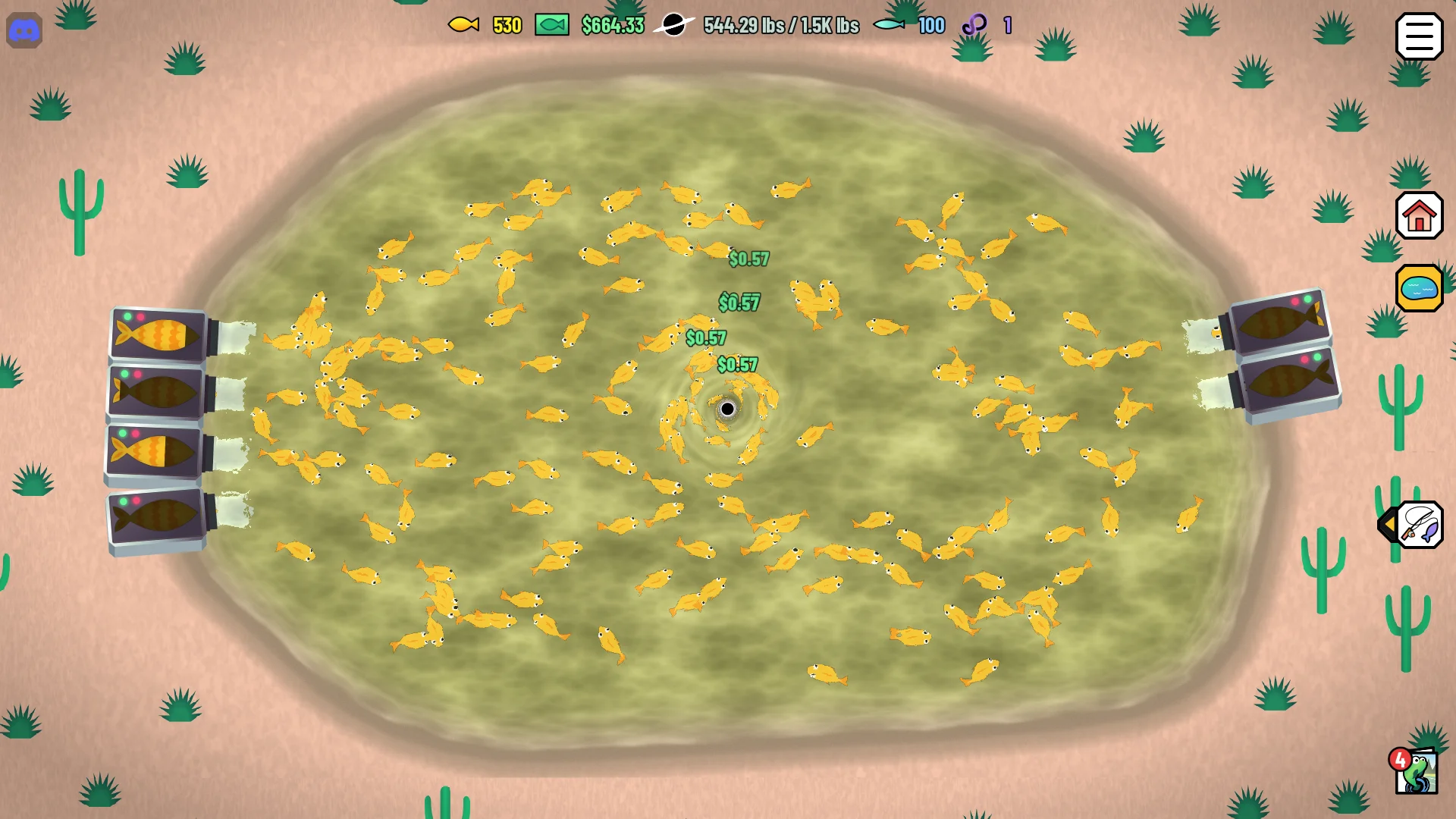
Task: Click the Discord logo button
Action: pyautogui.click(x=24, y=31)
